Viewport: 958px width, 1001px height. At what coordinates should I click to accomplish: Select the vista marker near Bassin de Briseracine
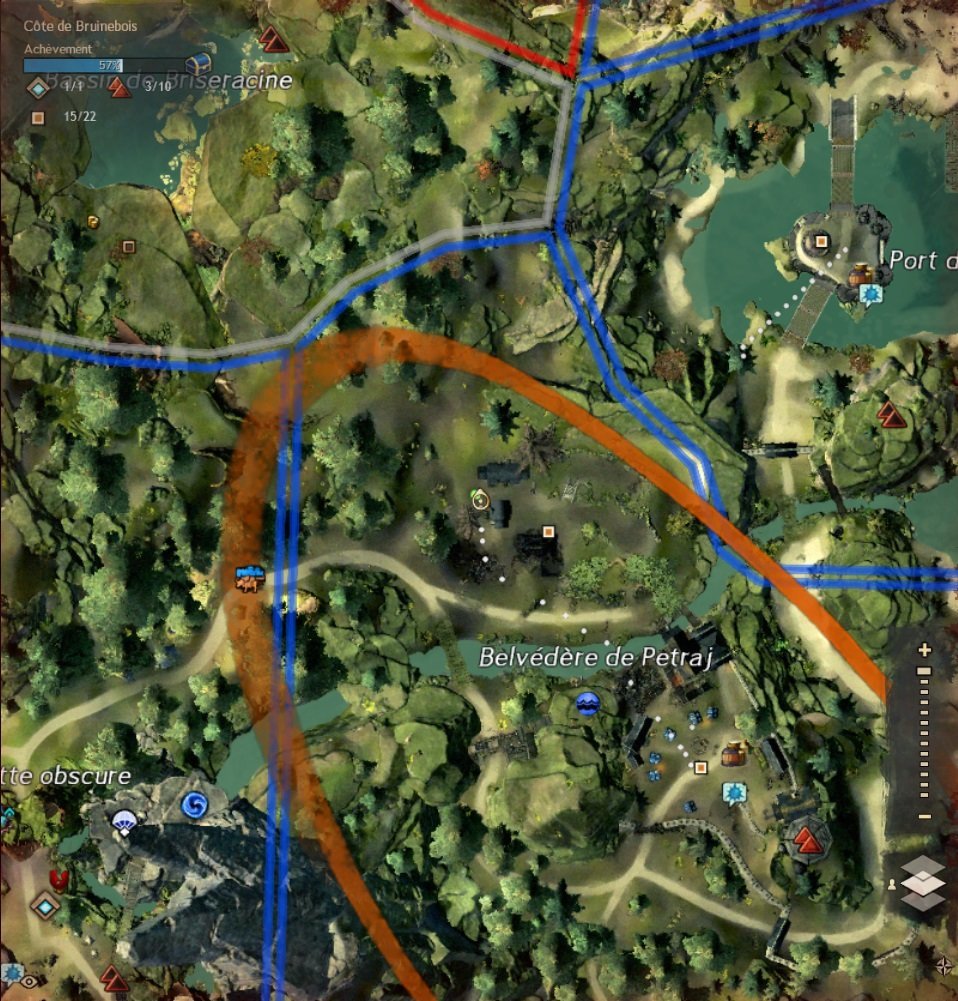tap(273, 40)
